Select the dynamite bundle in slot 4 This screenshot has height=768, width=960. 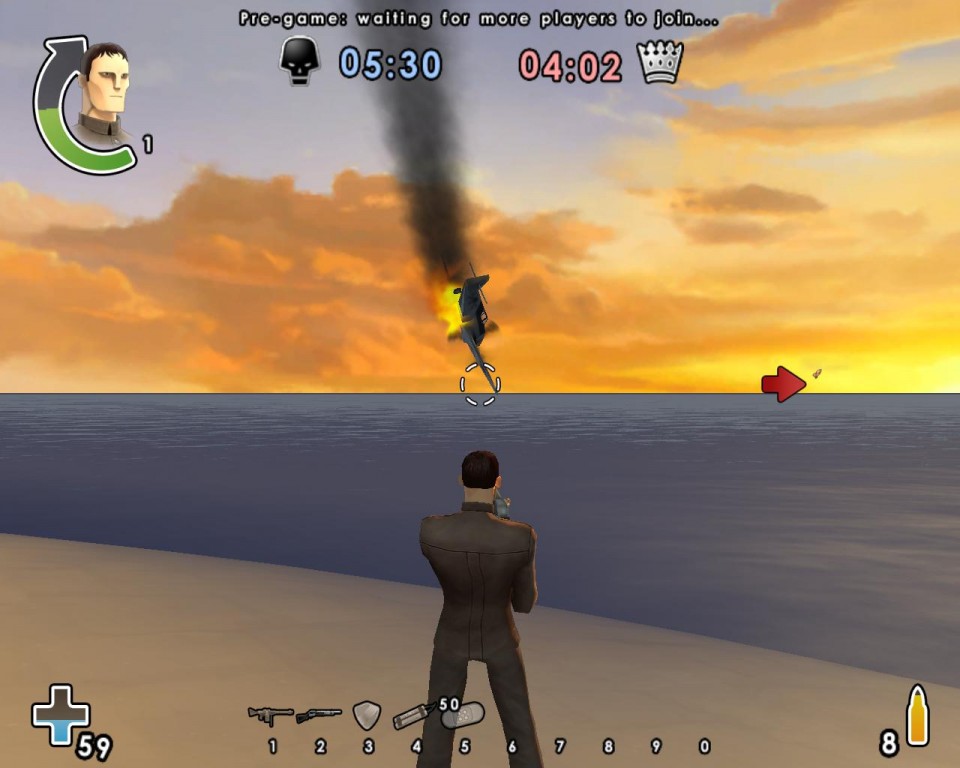tap(414, 716)
